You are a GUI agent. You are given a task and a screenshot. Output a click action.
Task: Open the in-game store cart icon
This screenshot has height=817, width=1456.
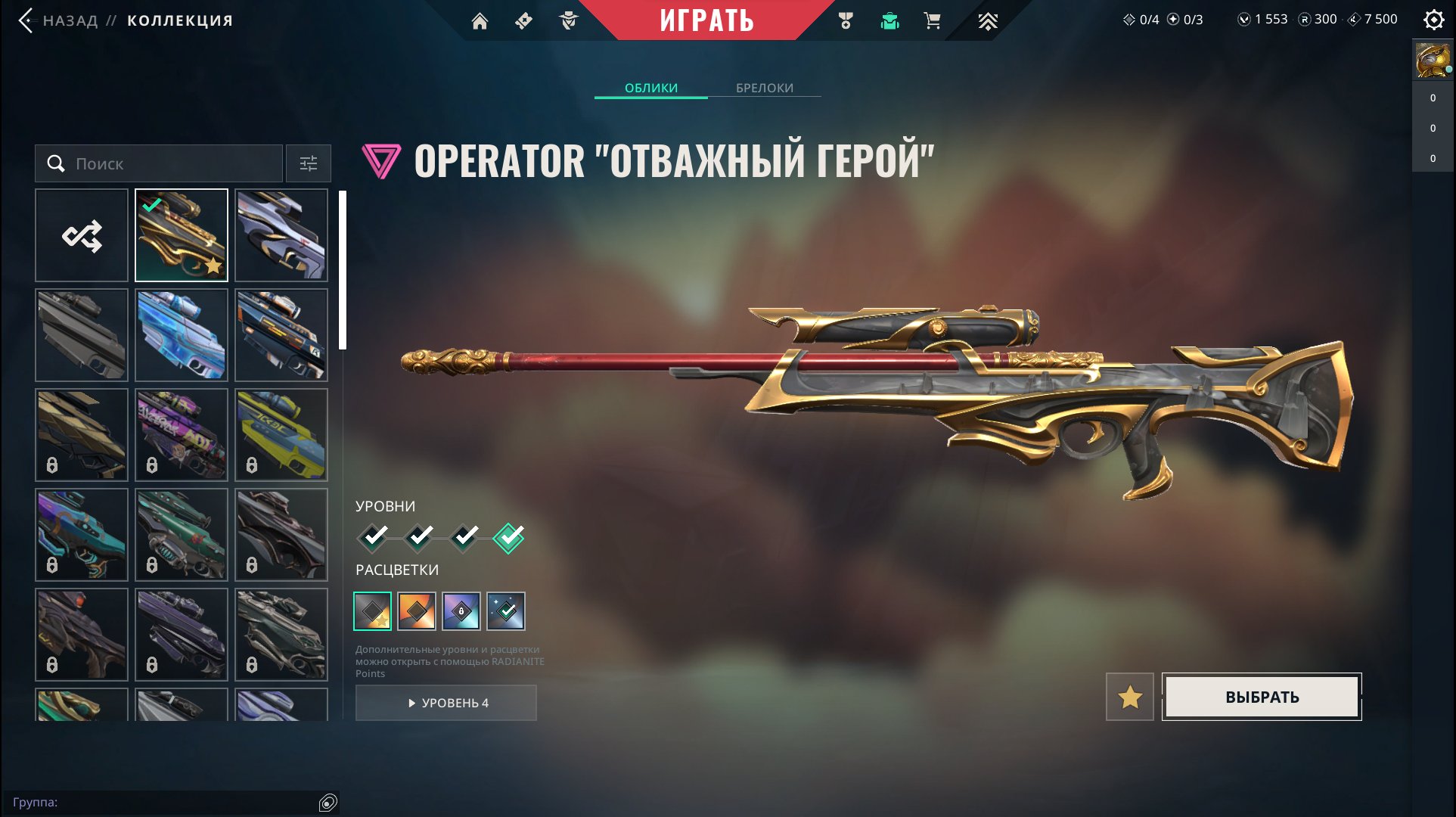pyautogui.click(x=932, y=20)
